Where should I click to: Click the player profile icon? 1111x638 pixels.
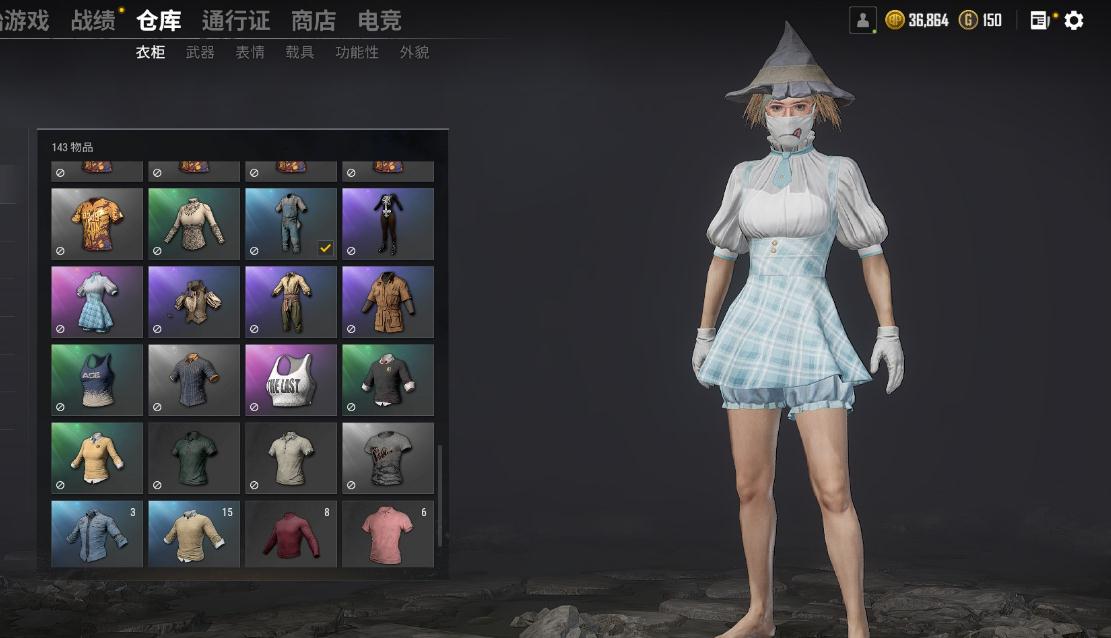[862, 20]
